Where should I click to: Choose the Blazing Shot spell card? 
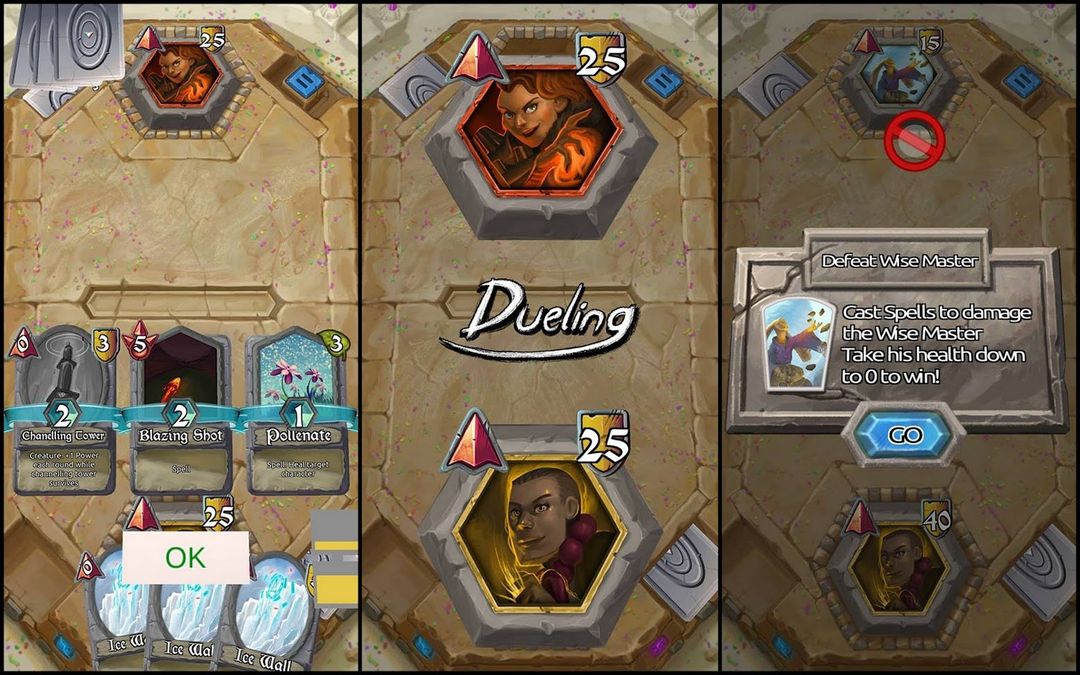pyautogui.click(x=180, y=410)
